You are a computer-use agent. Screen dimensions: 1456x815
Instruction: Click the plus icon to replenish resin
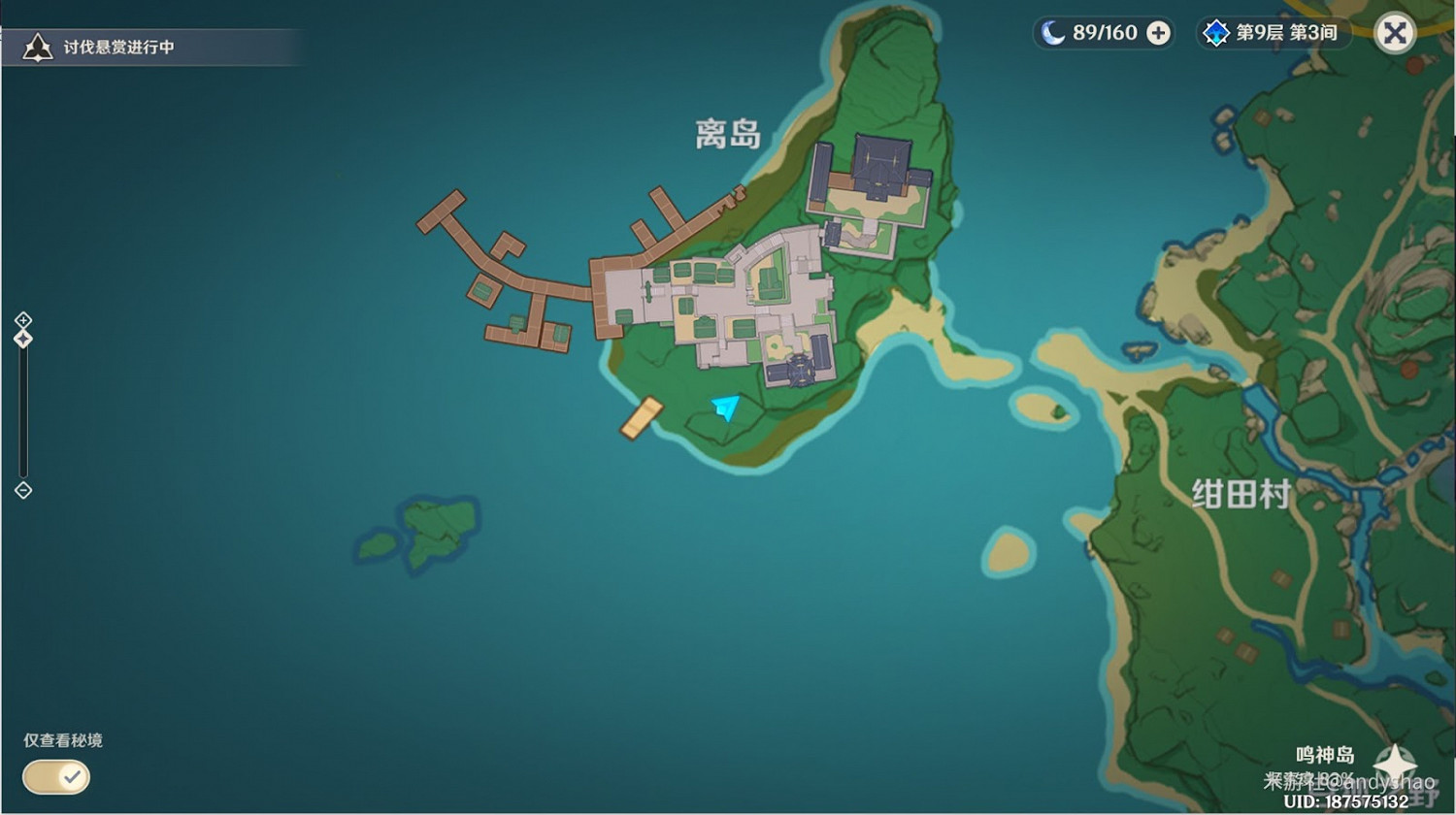click(1156, 32)
